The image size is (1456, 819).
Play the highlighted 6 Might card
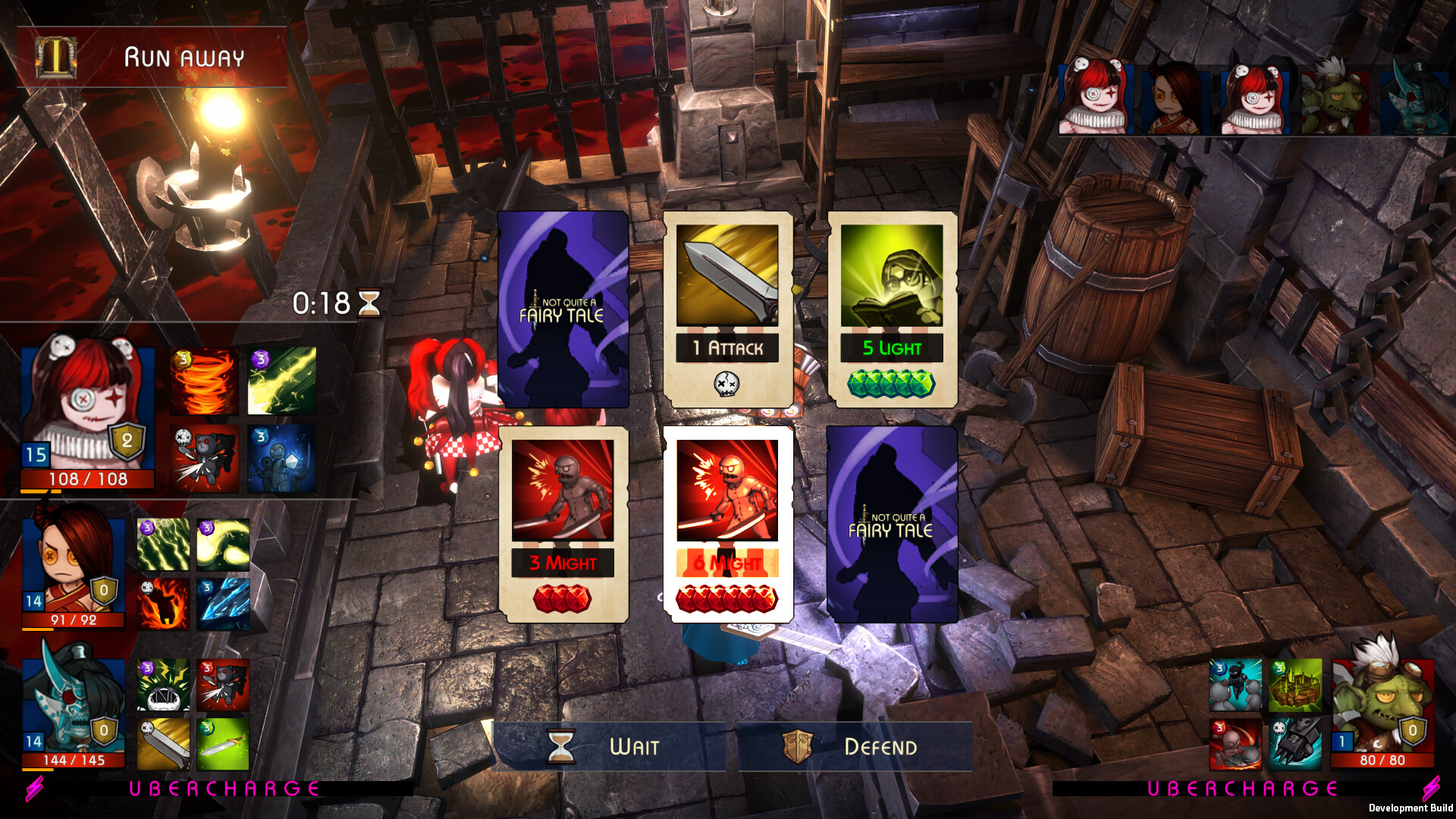point(729,523)
